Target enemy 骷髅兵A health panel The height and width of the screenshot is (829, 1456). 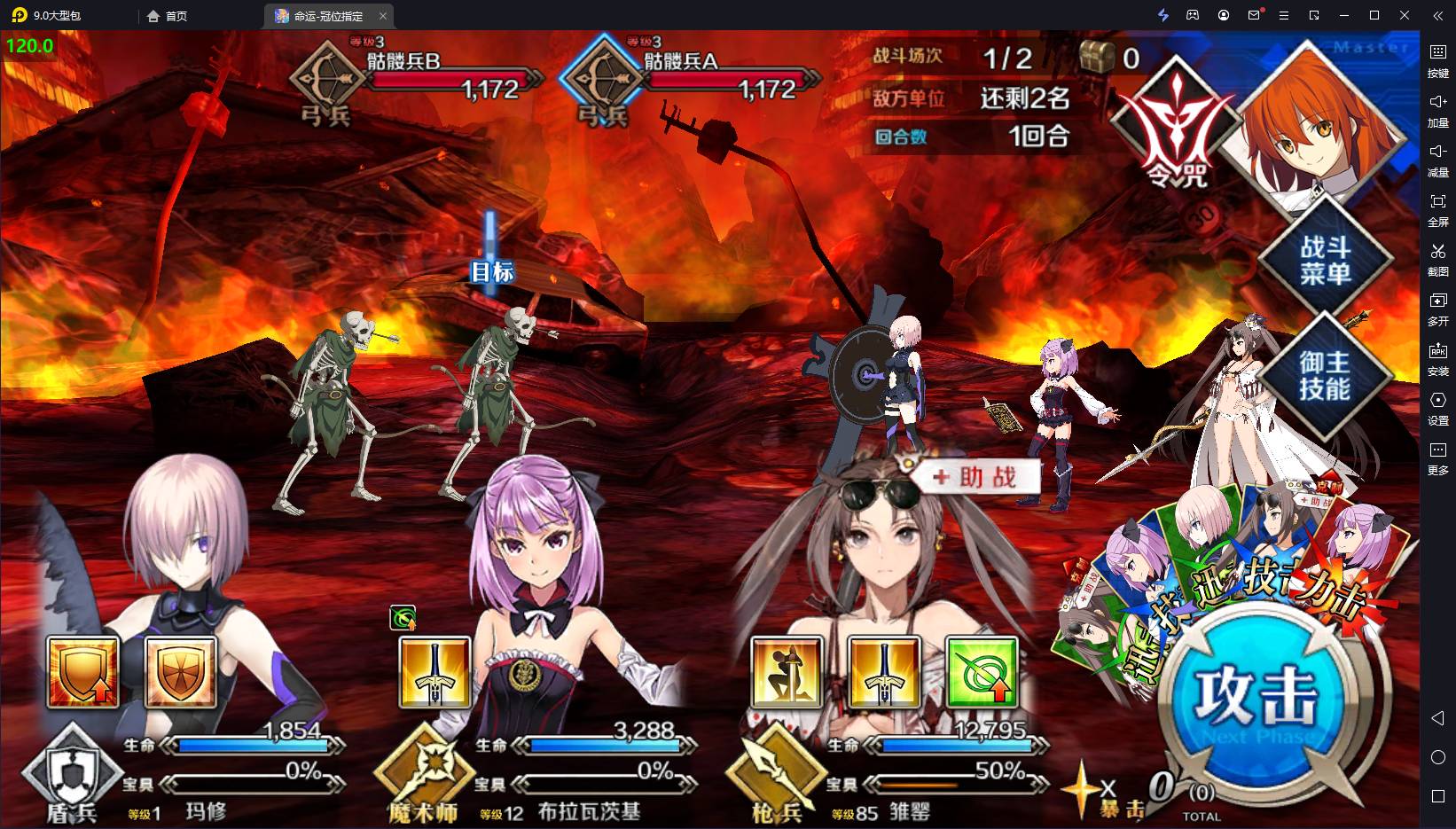coord(692,78)
